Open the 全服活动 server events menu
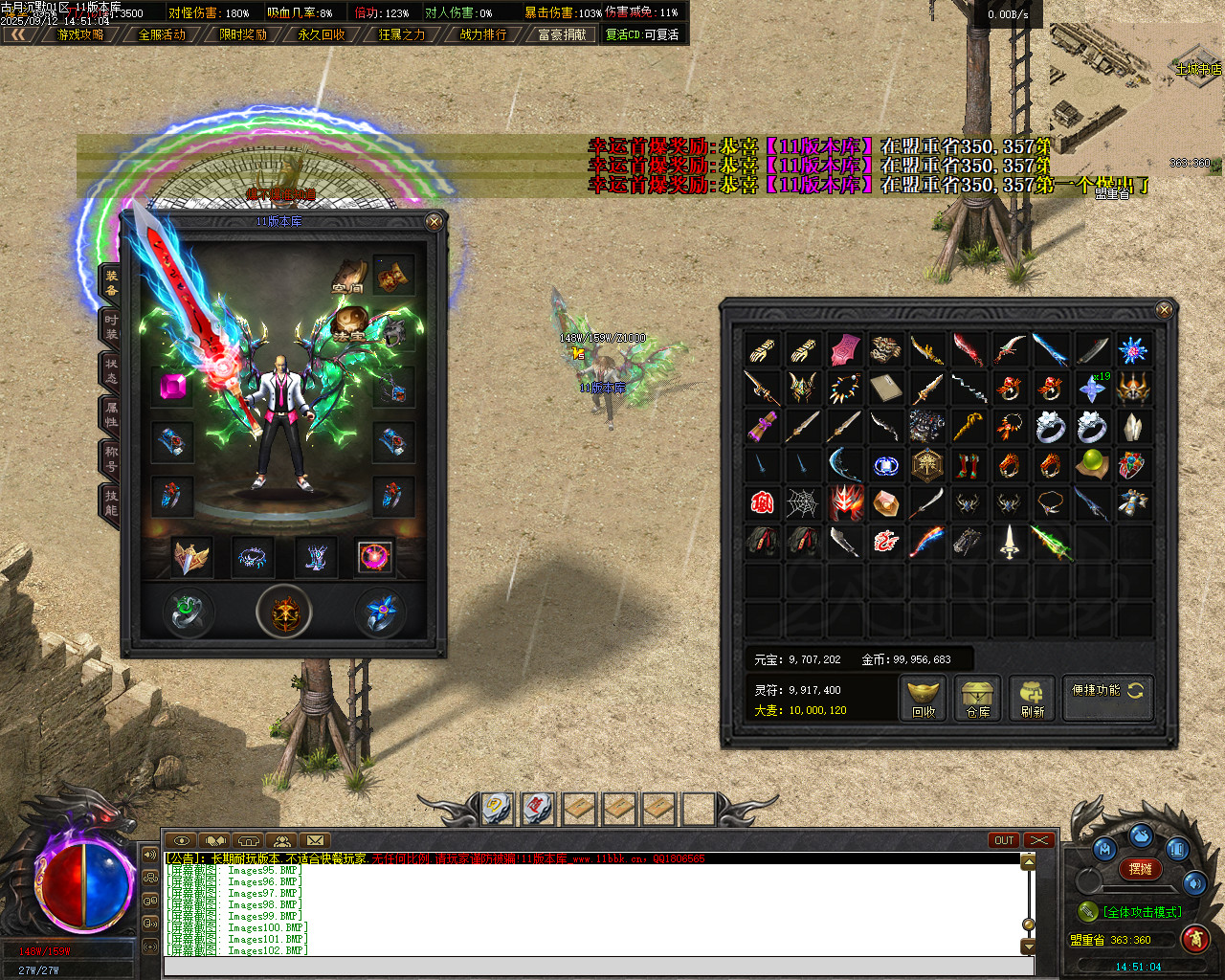 click(x=162, y=34)
